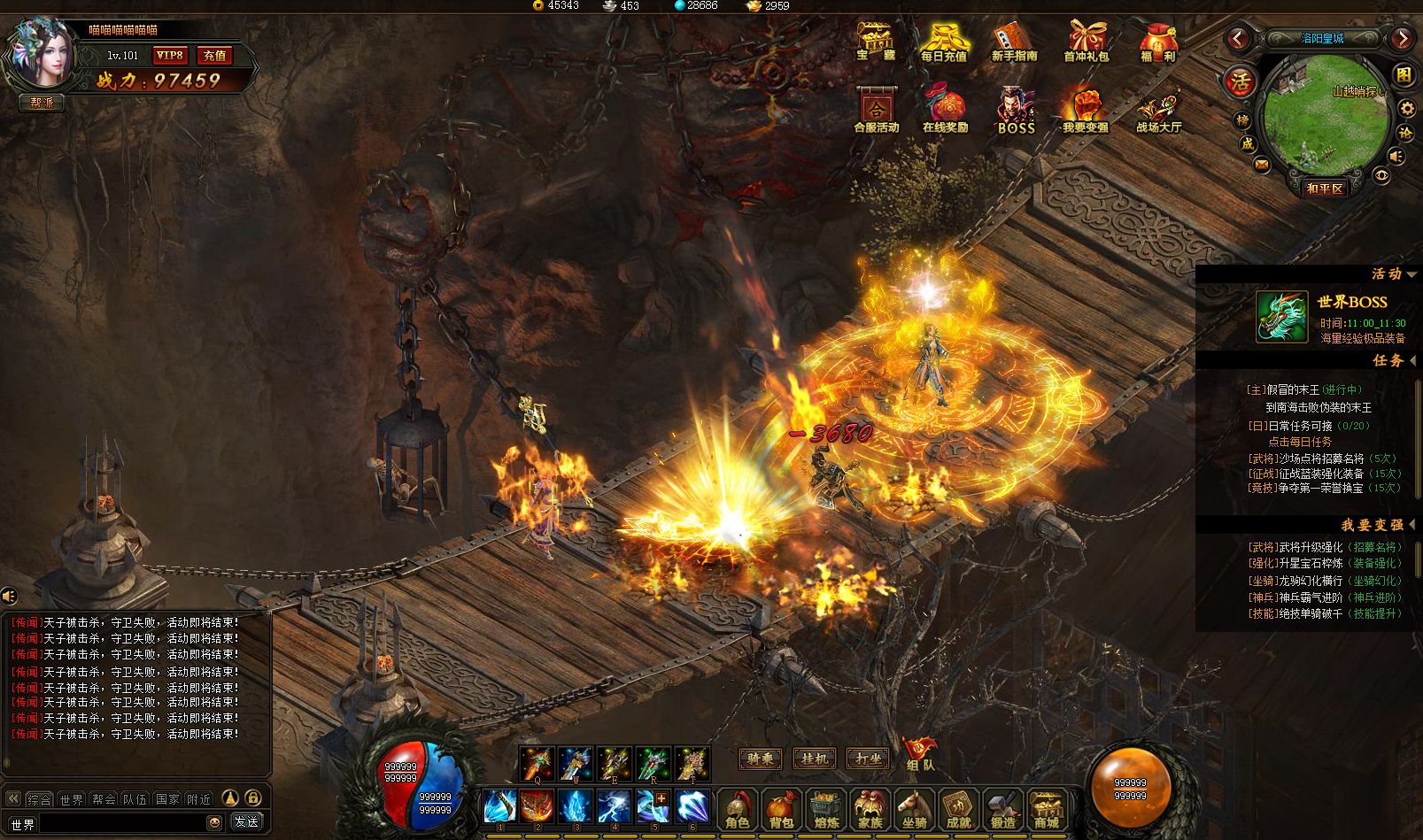Switch chat to the 世界 tab

(71, 799)
